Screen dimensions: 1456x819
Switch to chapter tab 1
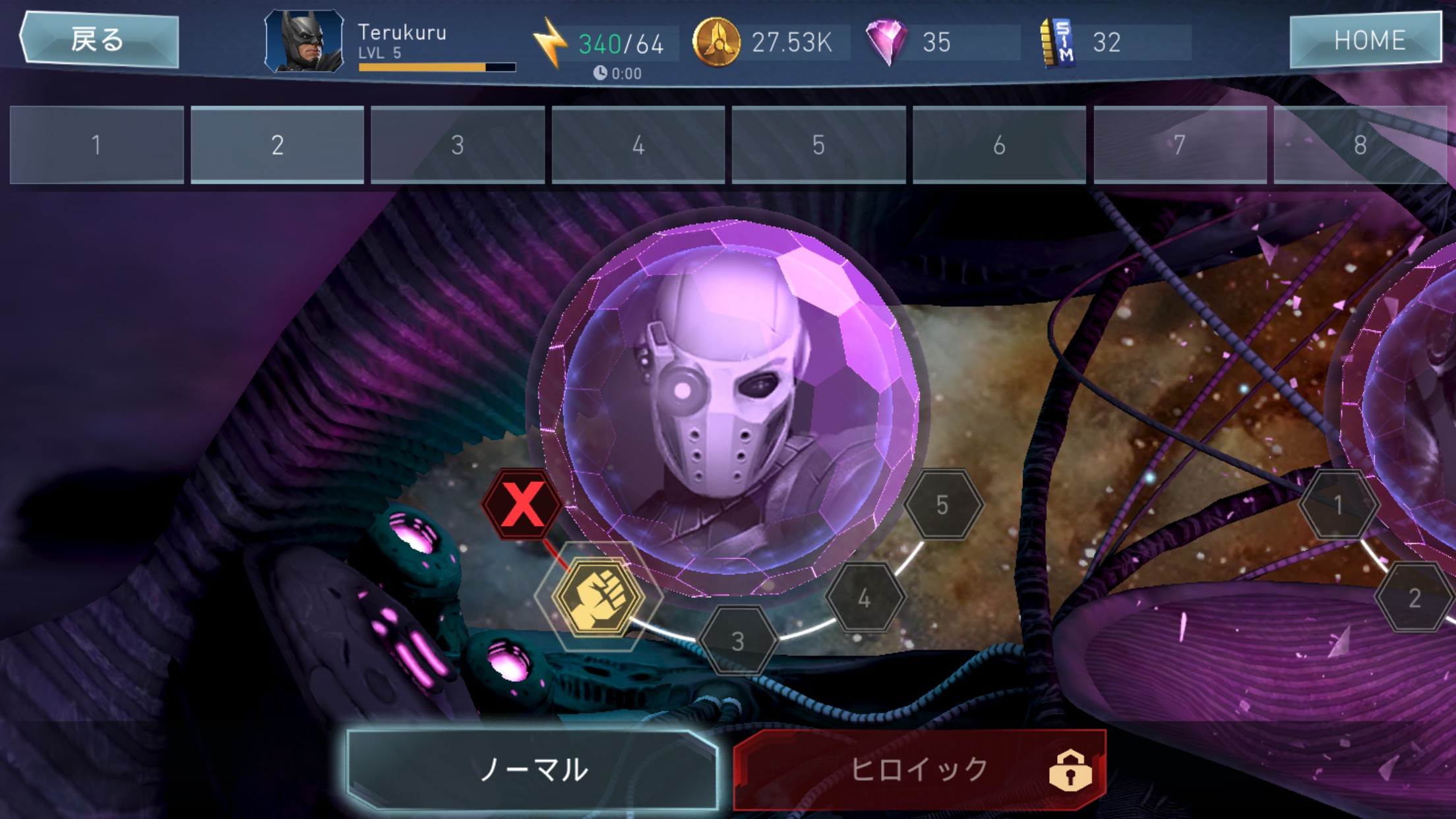point(97,145)
